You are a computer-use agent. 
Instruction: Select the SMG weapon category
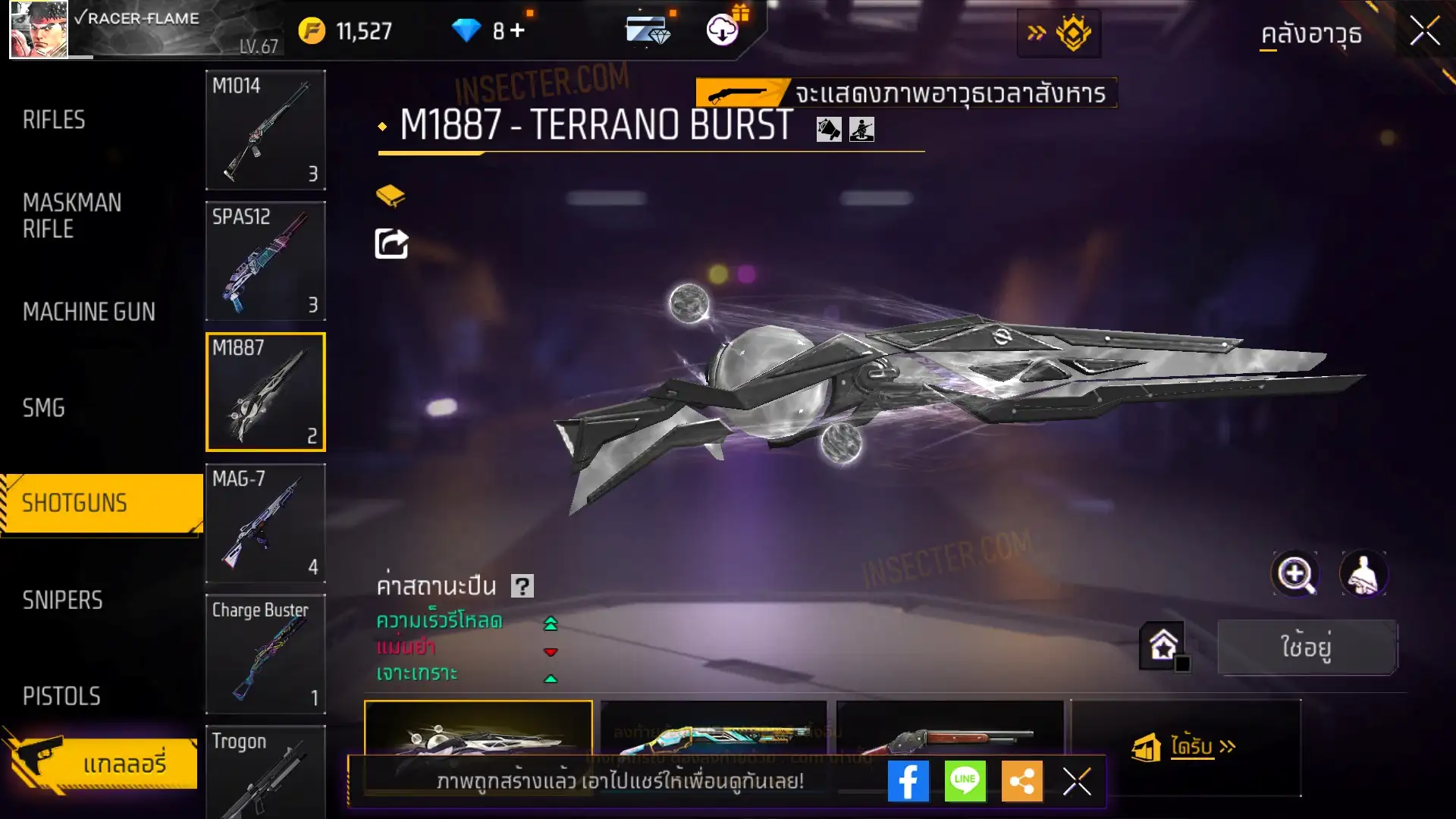(x=44, y=408)
